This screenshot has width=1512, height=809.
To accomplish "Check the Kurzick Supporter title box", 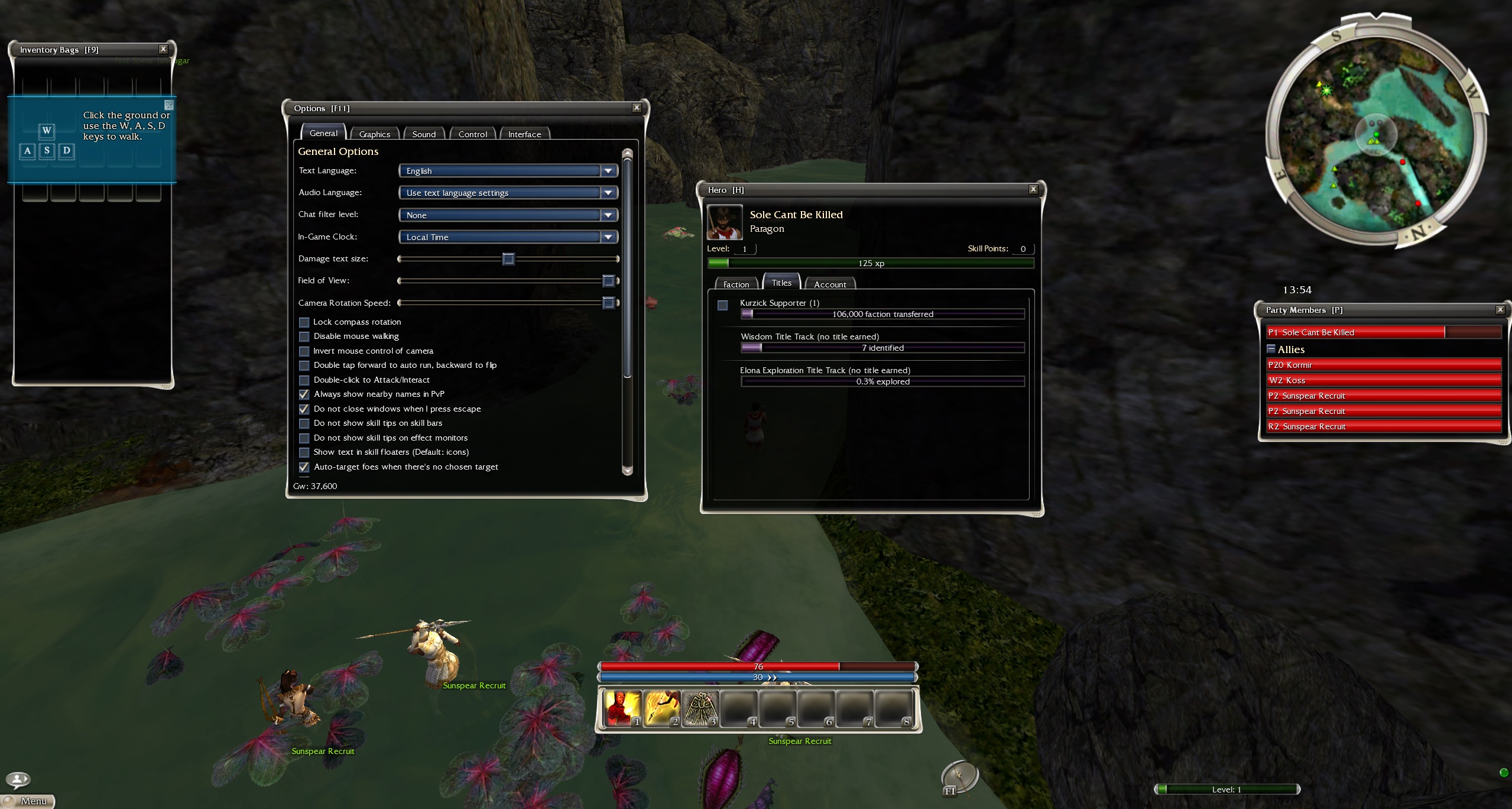I will coord(722,306).
